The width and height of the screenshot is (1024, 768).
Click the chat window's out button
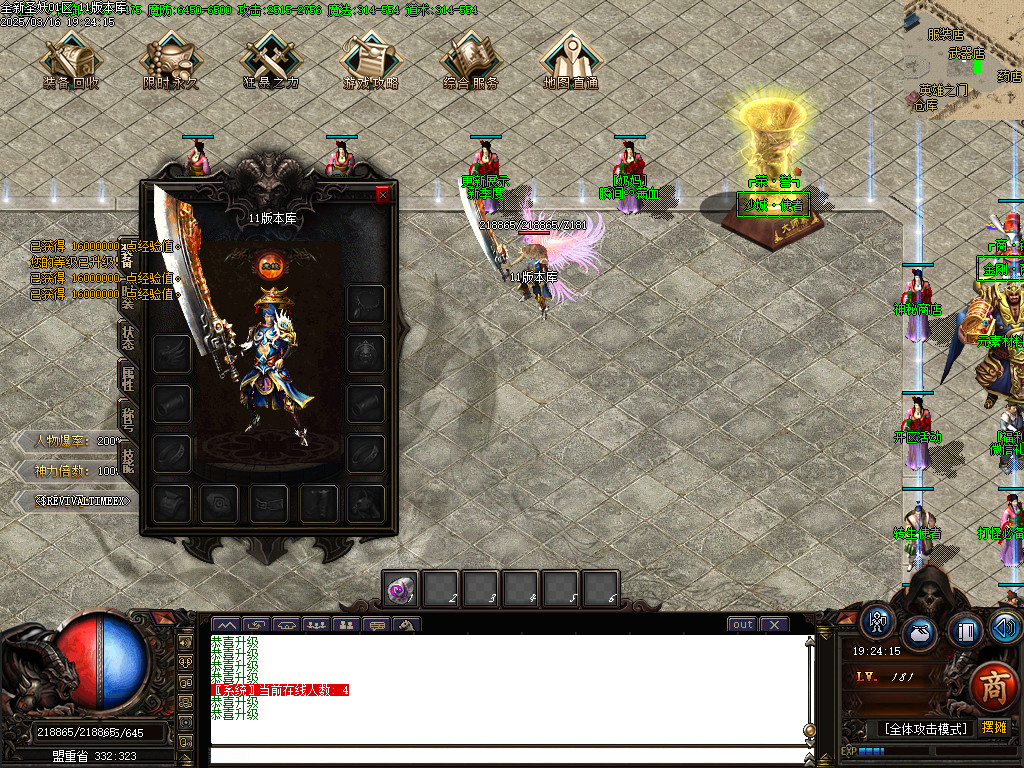(742, 625)
